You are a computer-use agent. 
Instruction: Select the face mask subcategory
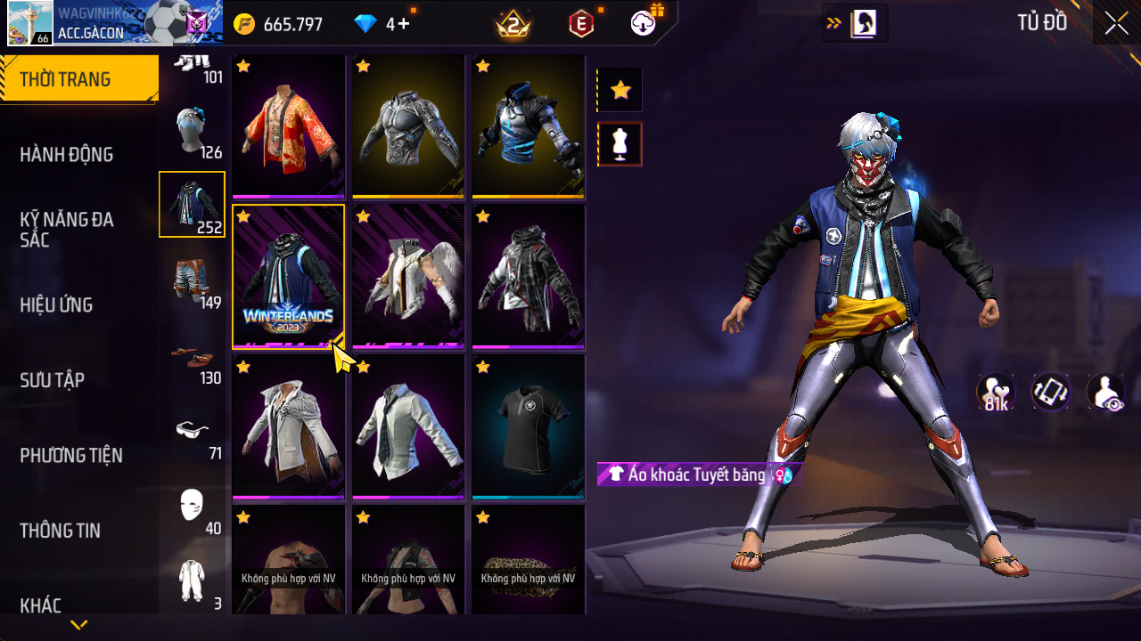(190, 506)
